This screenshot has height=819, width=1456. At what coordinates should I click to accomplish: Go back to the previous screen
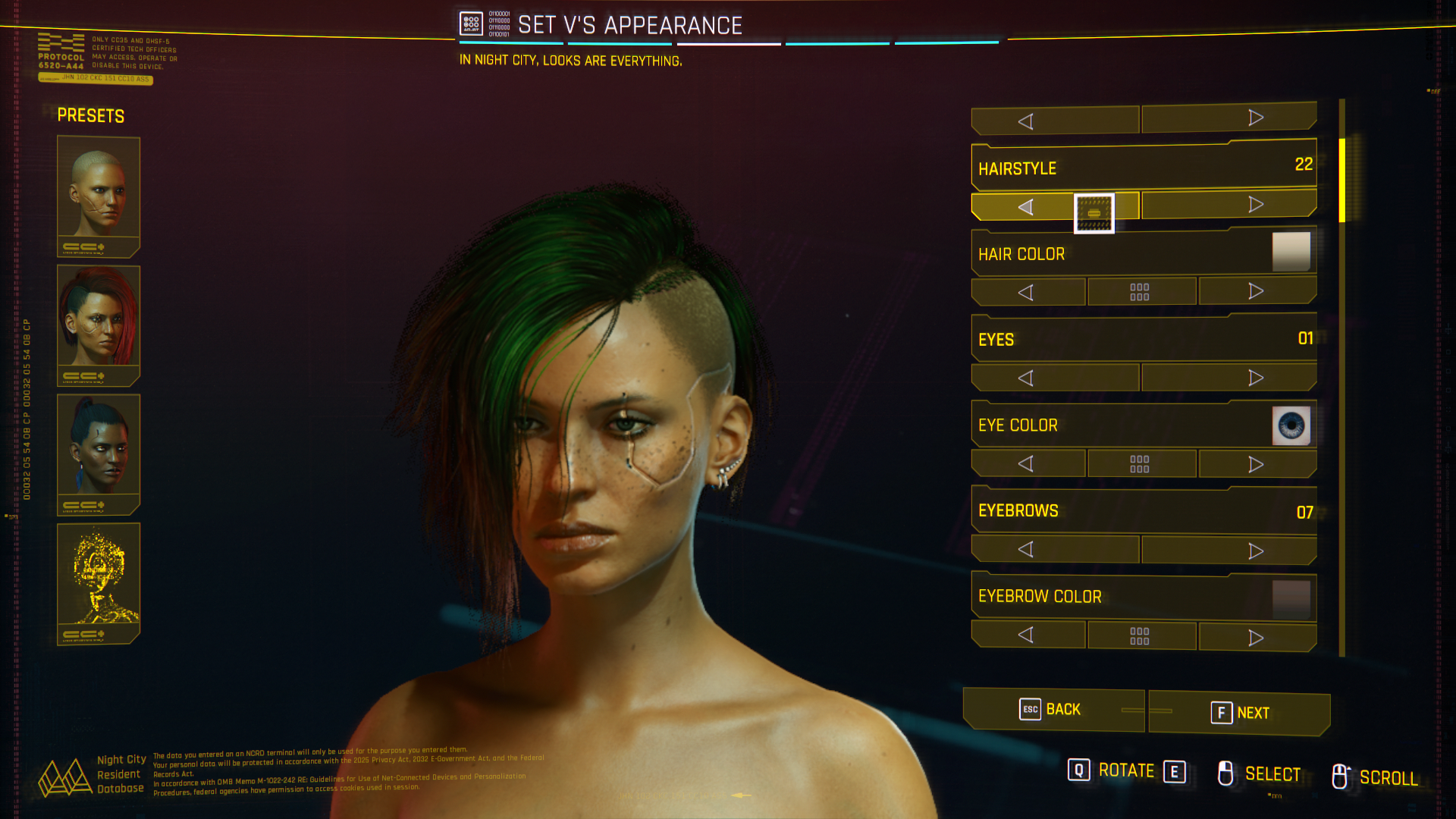[1053, 710]
